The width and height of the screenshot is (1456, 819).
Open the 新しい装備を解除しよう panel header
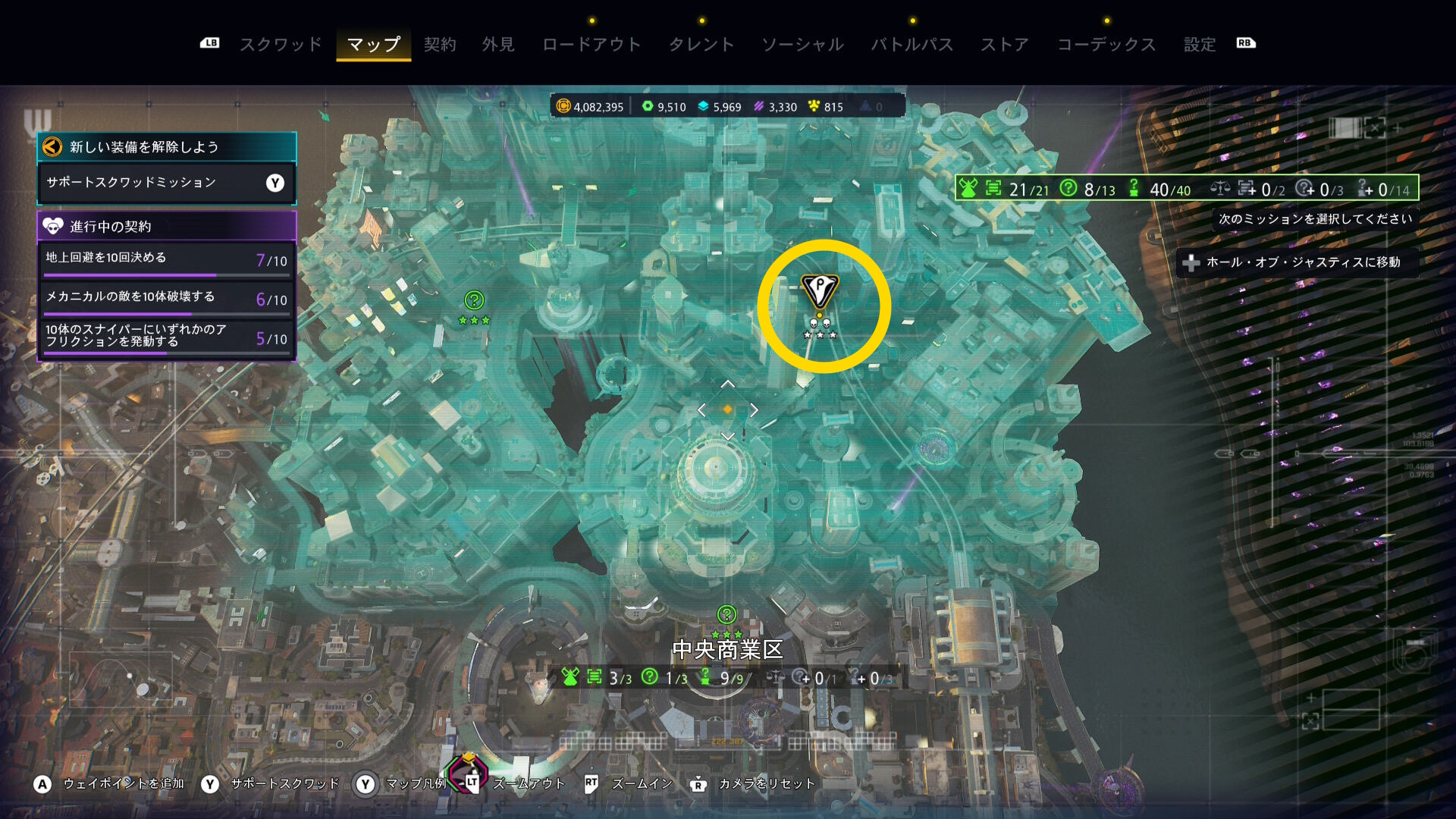pos(166,147)
